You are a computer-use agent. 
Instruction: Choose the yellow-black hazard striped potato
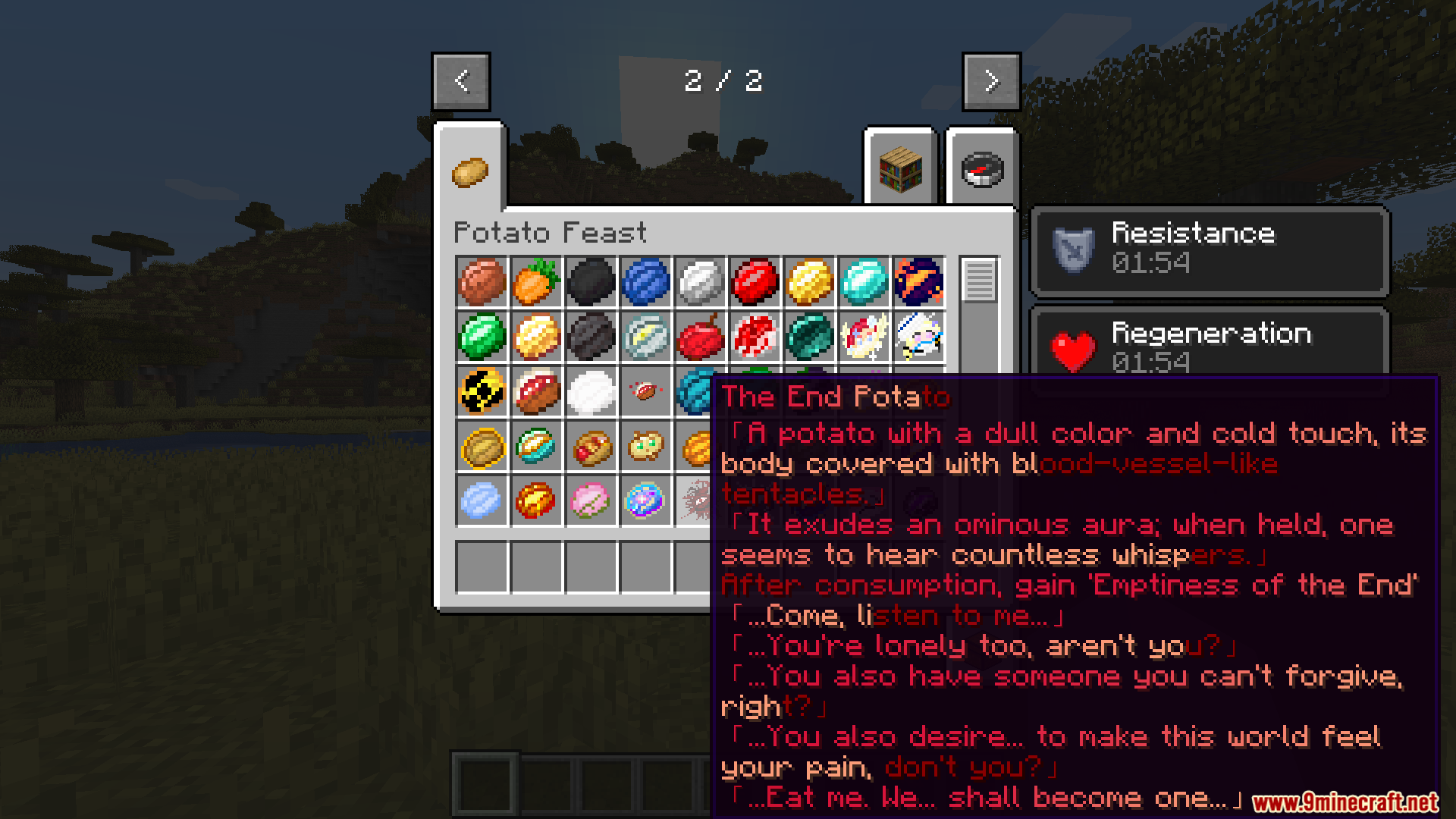[482, 391]
